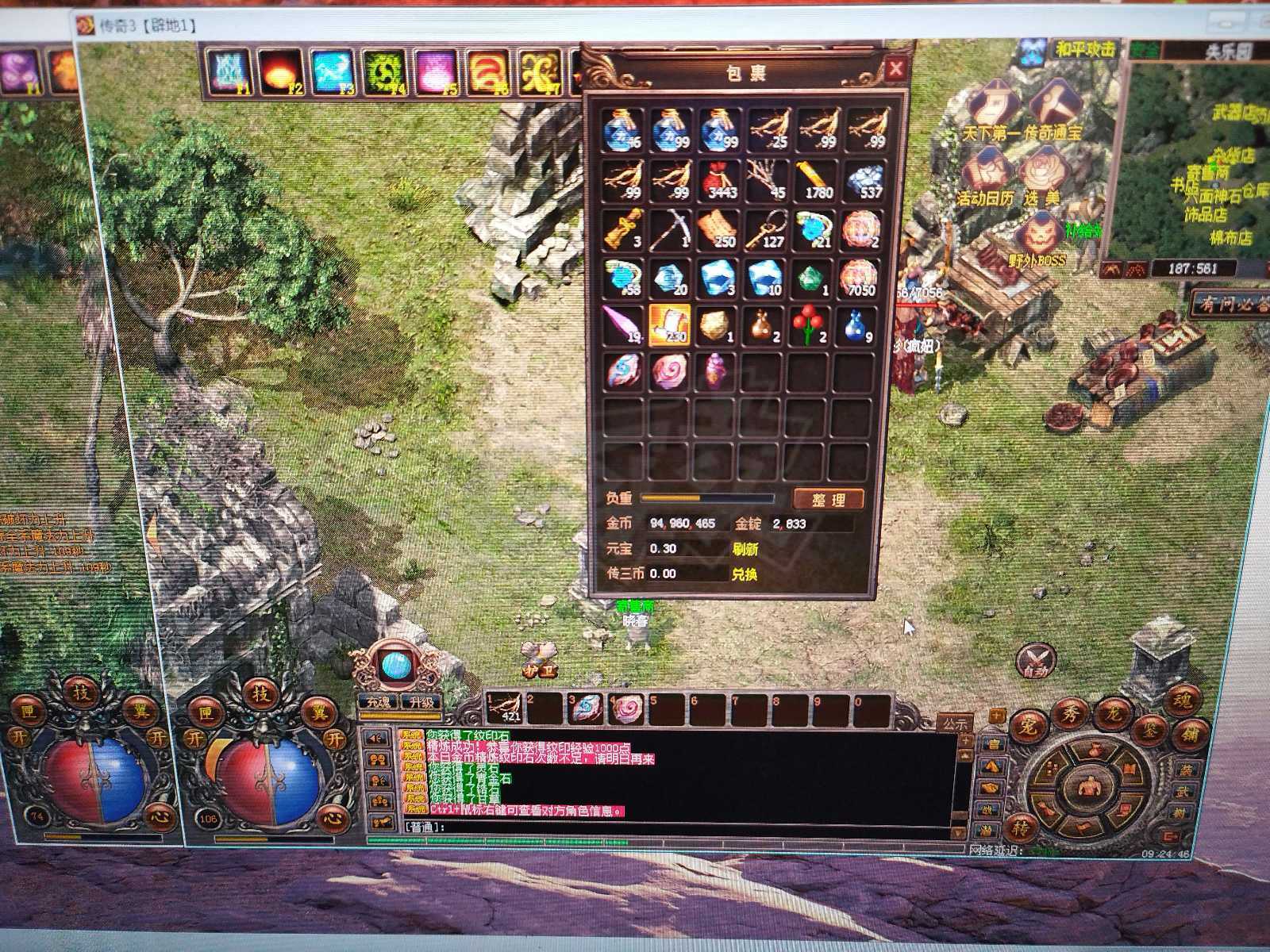
Task: Close the 包裹 inventory window
Action: pyautogui.click(x=895, y=69)
